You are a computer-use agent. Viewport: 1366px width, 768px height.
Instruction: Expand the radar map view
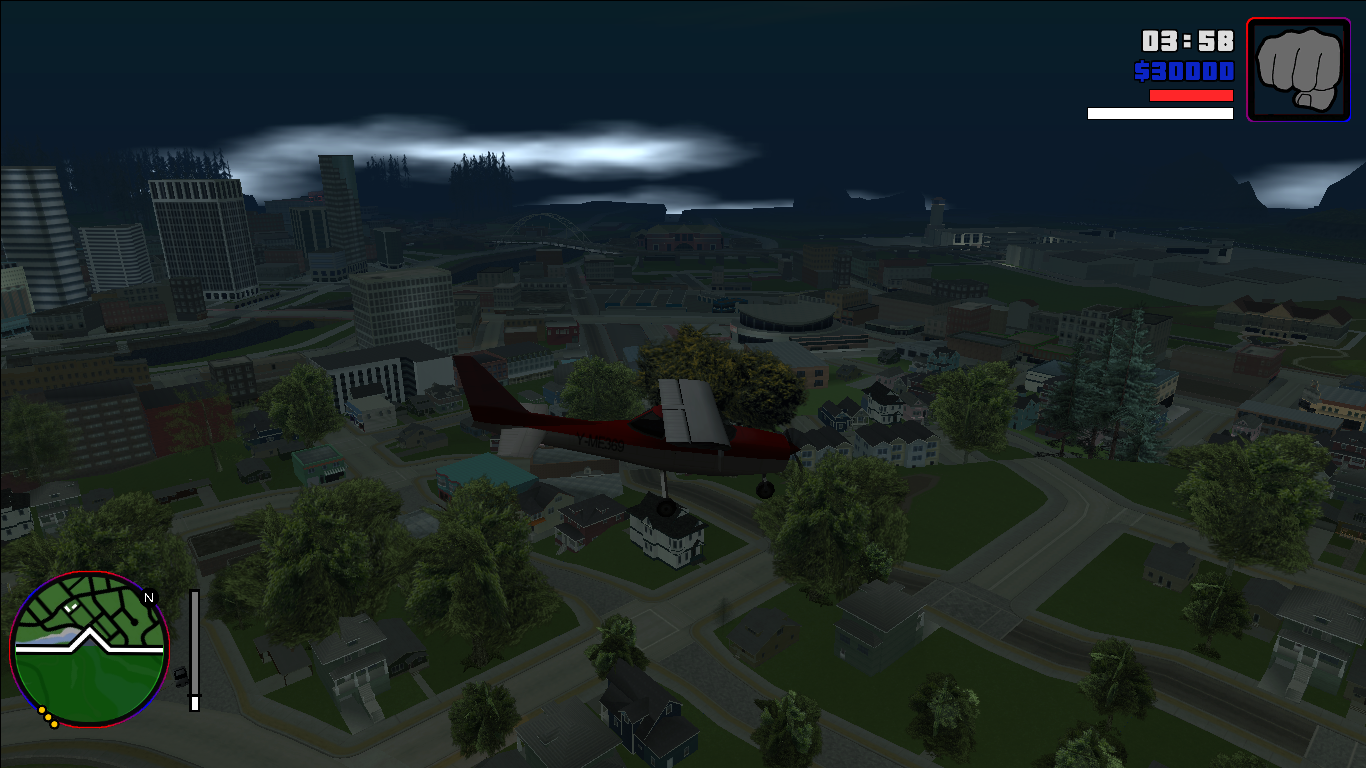pyautogui.click(x=90, y=650)
